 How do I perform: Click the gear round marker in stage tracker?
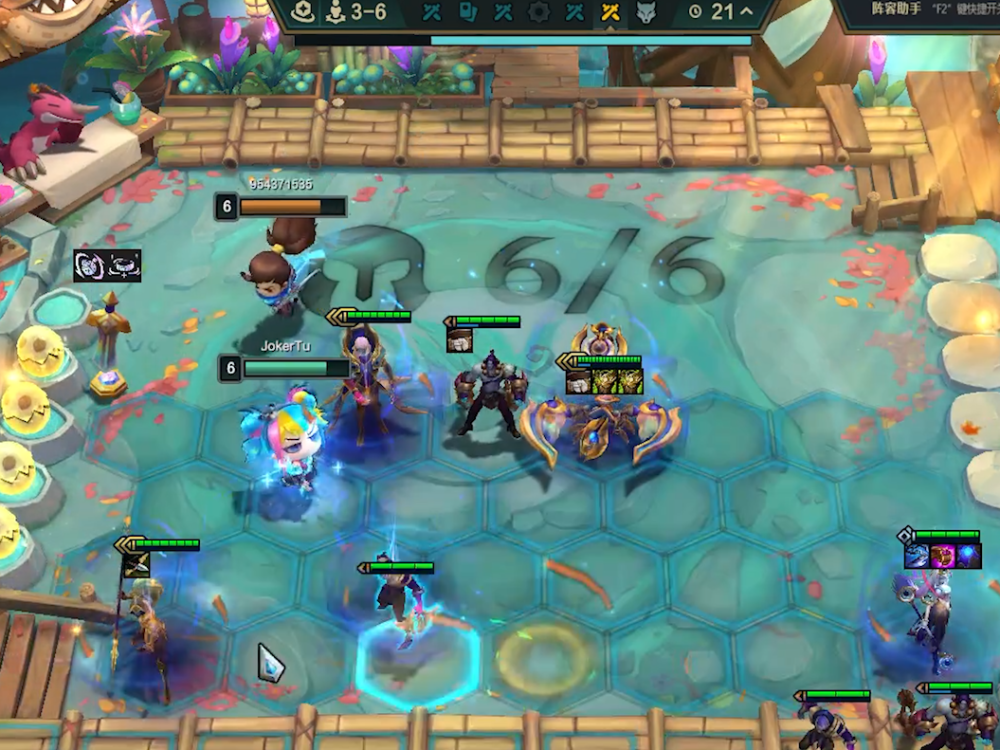coord(539,13)
